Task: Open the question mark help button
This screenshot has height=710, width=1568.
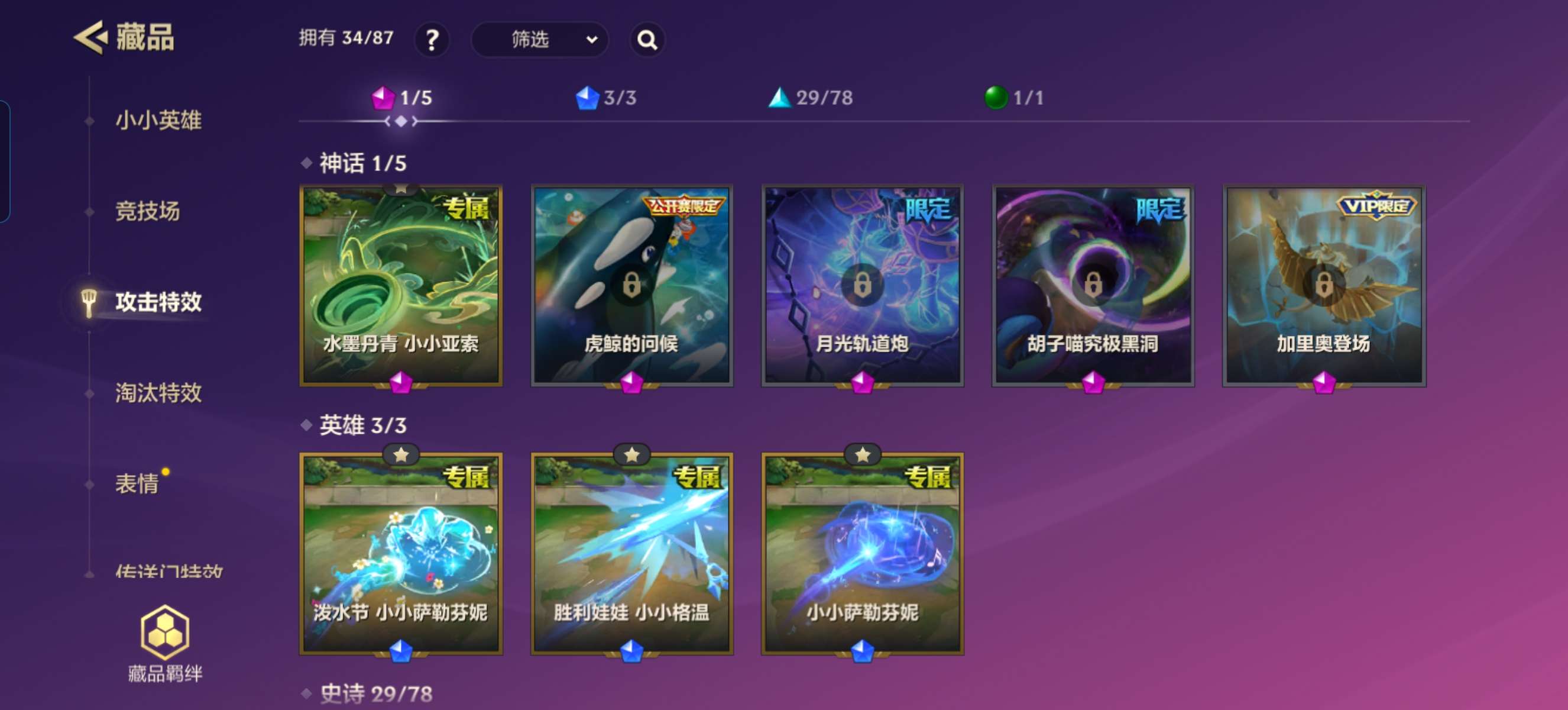Action: pyautogui.click(x=432, y=40)
